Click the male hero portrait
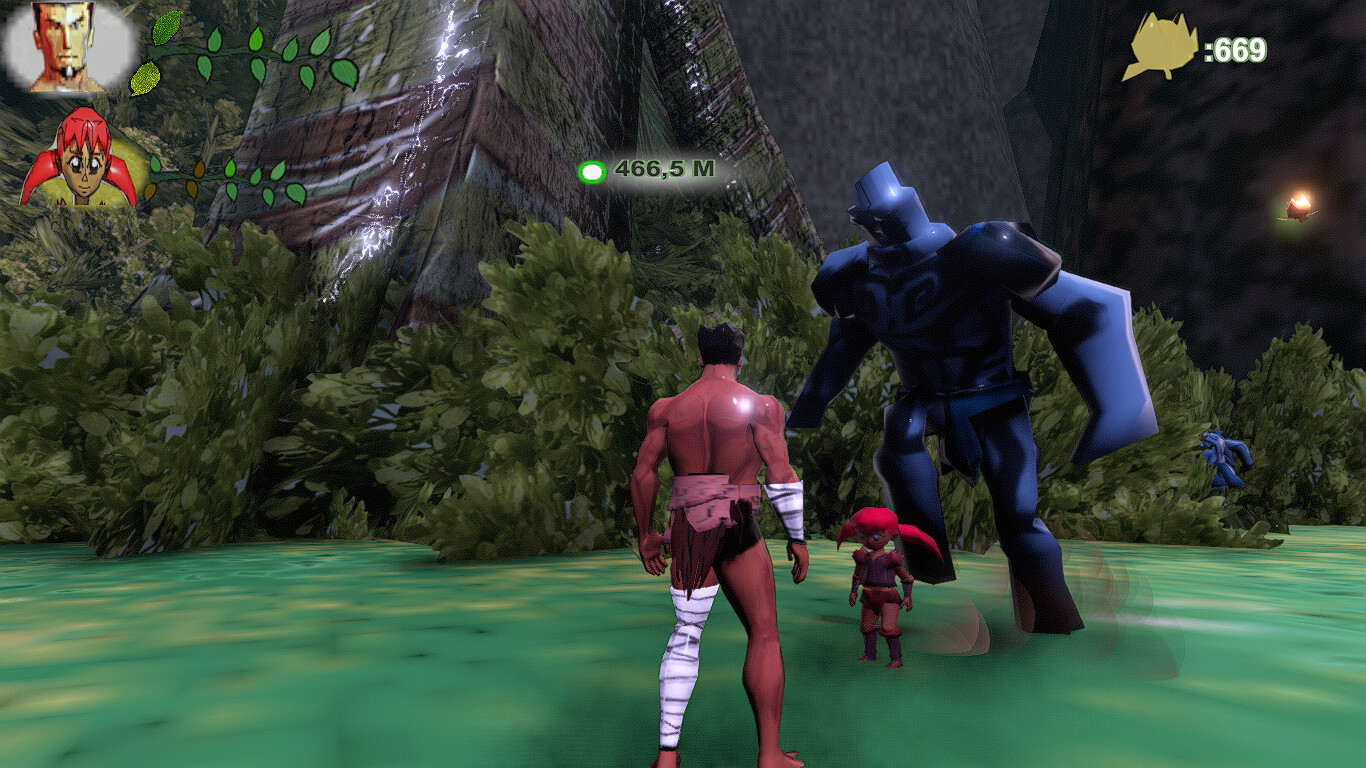The height and width of the screenshot is (768, 1366). [x=60, y=45]
